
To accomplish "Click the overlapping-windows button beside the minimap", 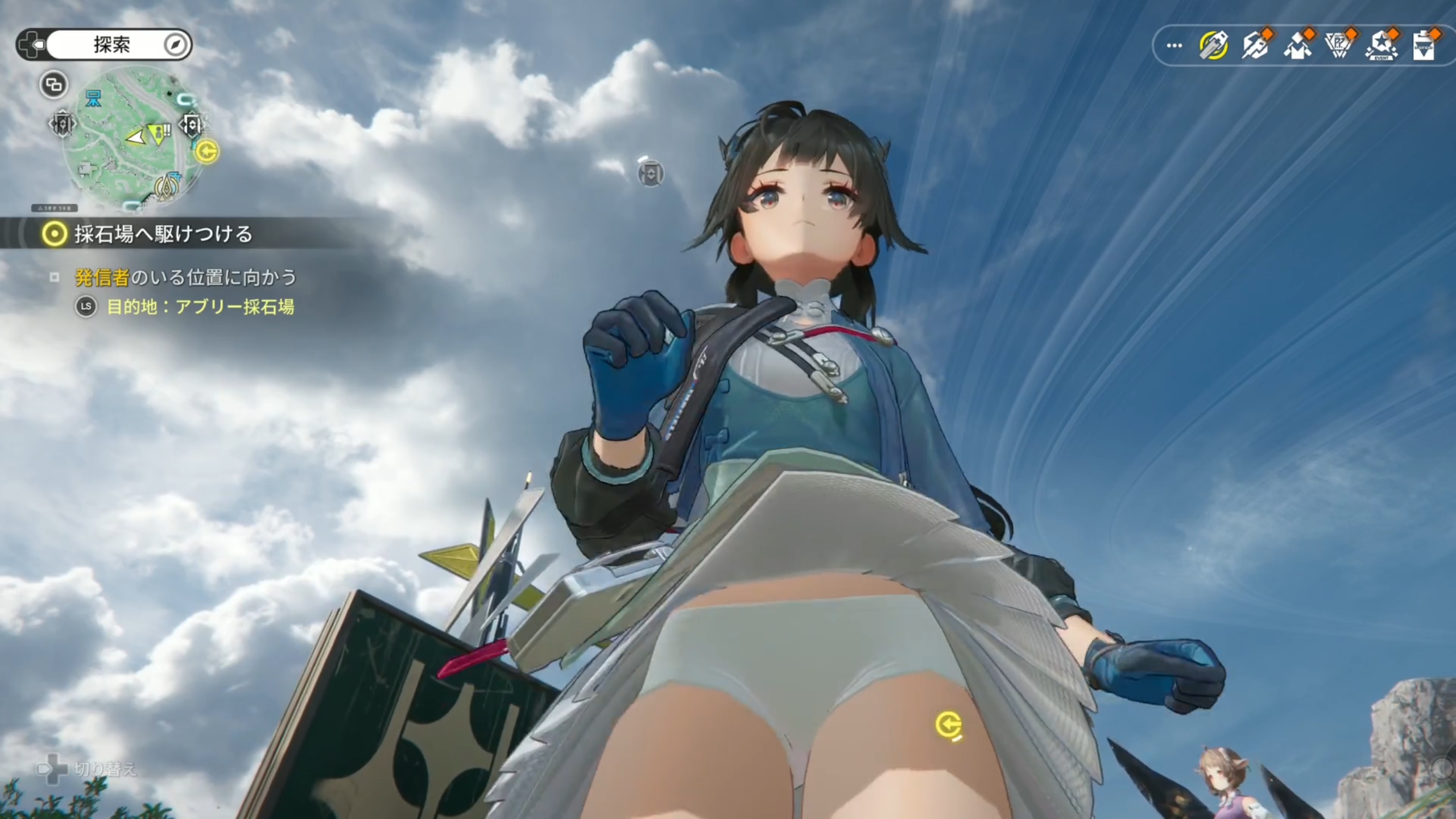I will click(53, 85).
